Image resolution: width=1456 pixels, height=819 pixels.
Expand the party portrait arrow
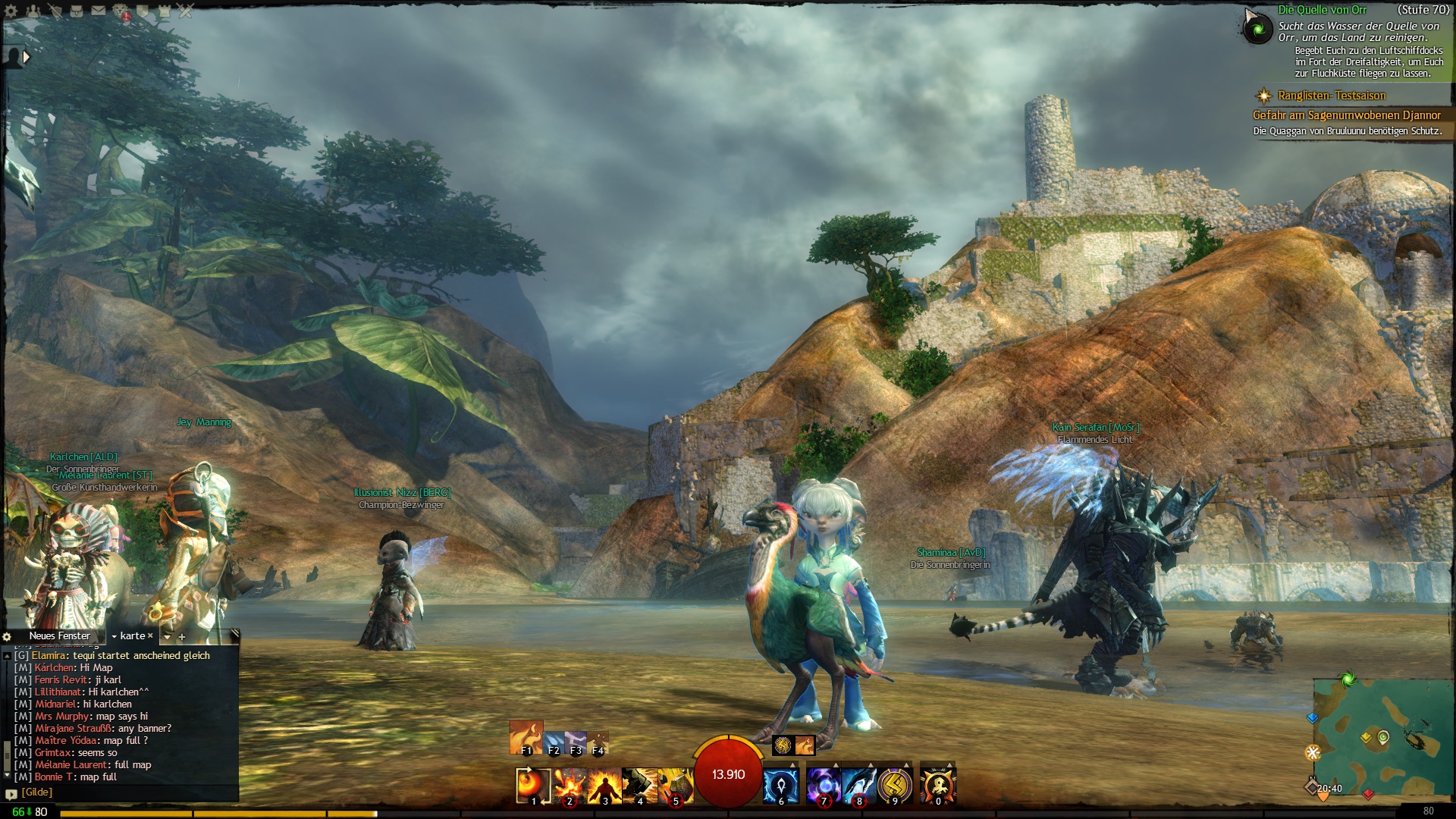27,57
